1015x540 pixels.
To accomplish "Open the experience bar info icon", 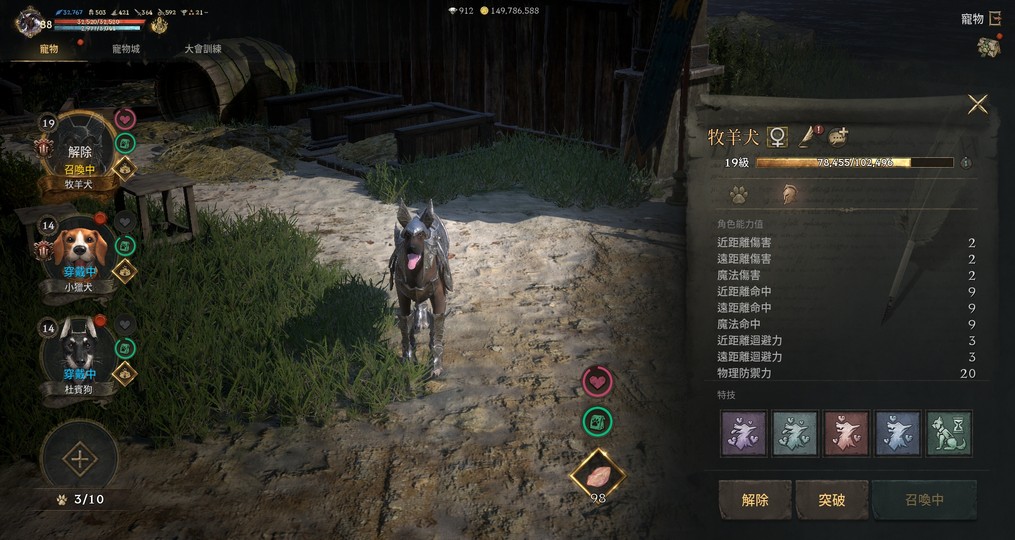I will click(x=966, y=162).
